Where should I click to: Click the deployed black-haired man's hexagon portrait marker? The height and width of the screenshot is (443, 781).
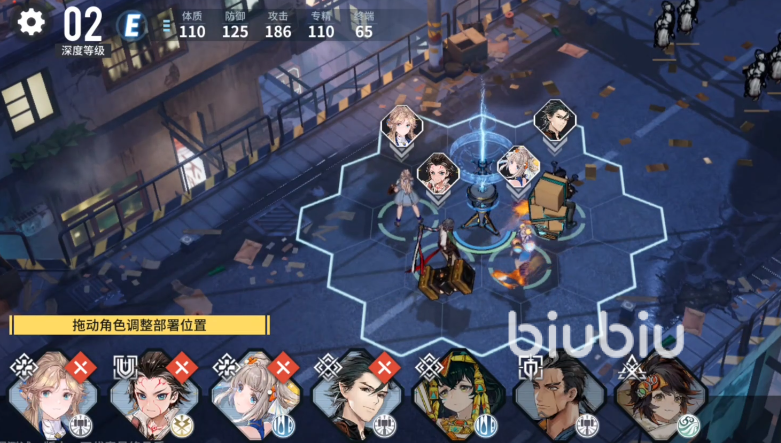click(554, 121)
